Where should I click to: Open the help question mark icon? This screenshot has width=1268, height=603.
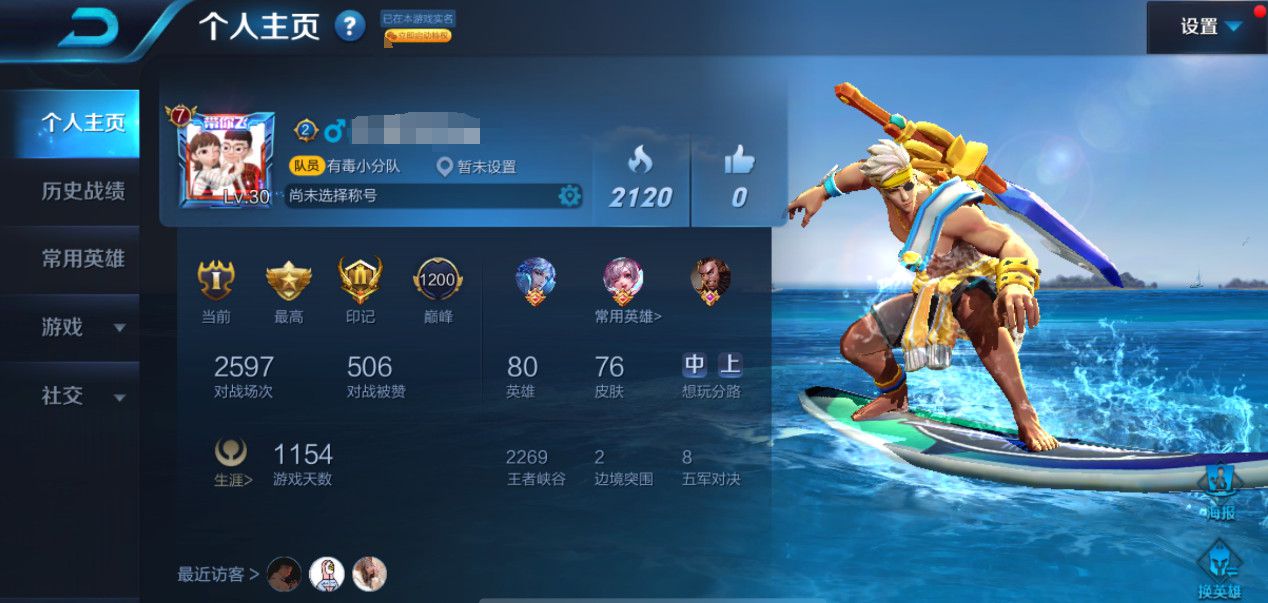[349, 26]
